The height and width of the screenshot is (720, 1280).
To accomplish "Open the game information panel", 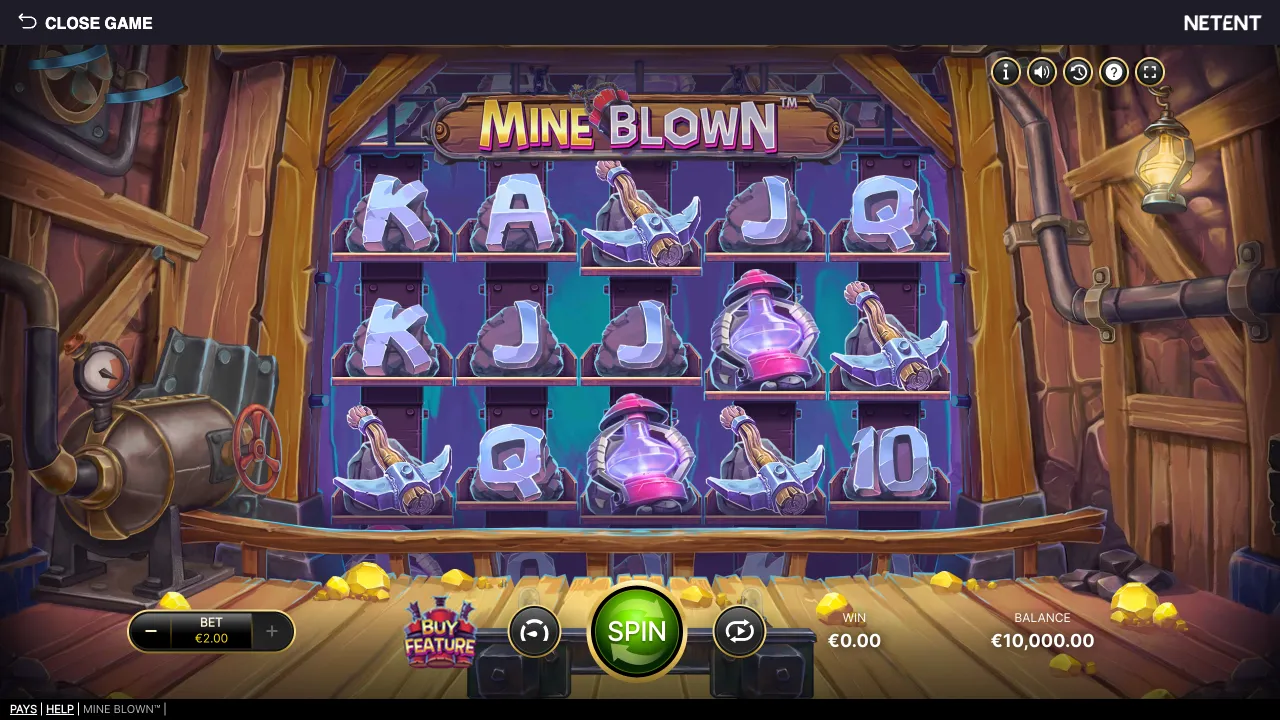I will point(1005,71).
